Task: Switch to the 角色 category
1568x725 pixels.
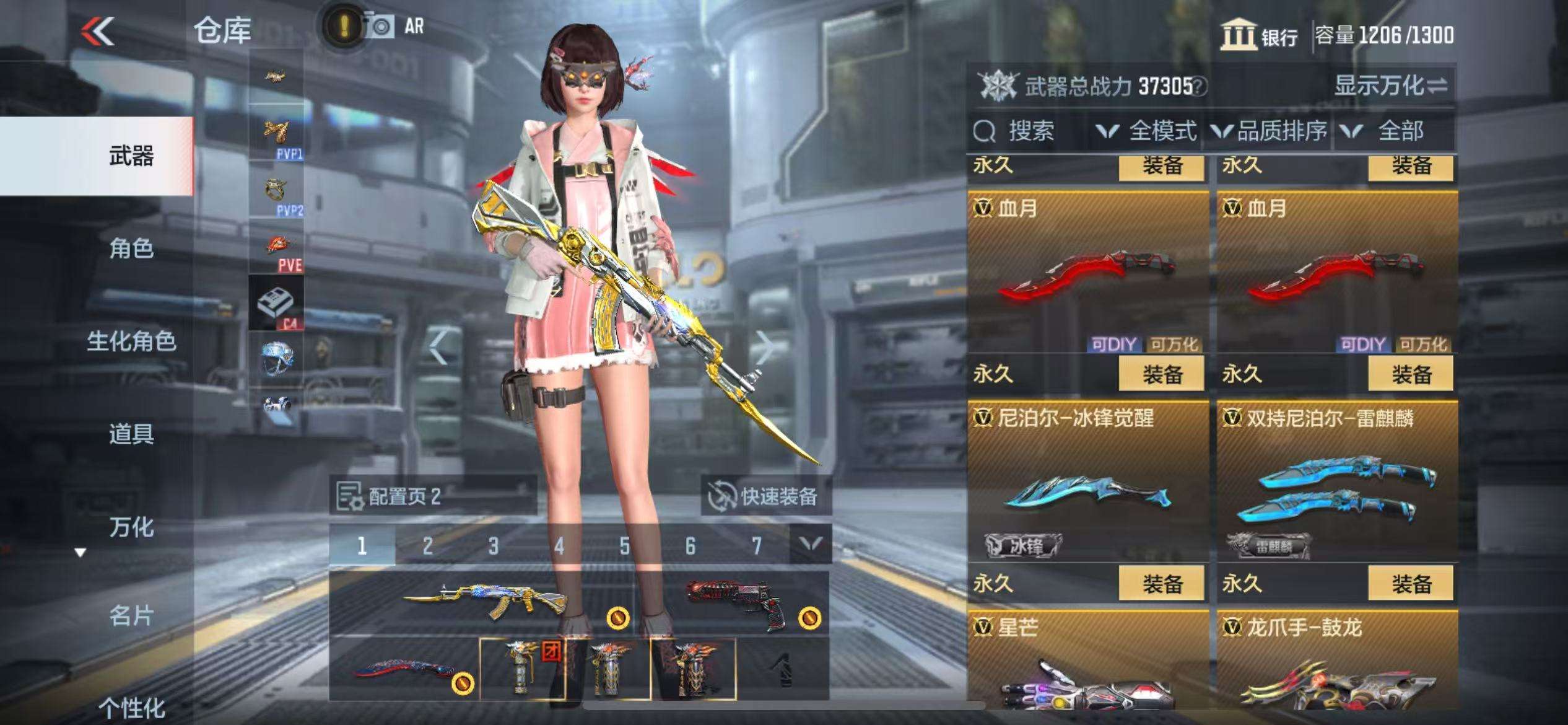Action: pyautogui.click(x=131, y=248)
